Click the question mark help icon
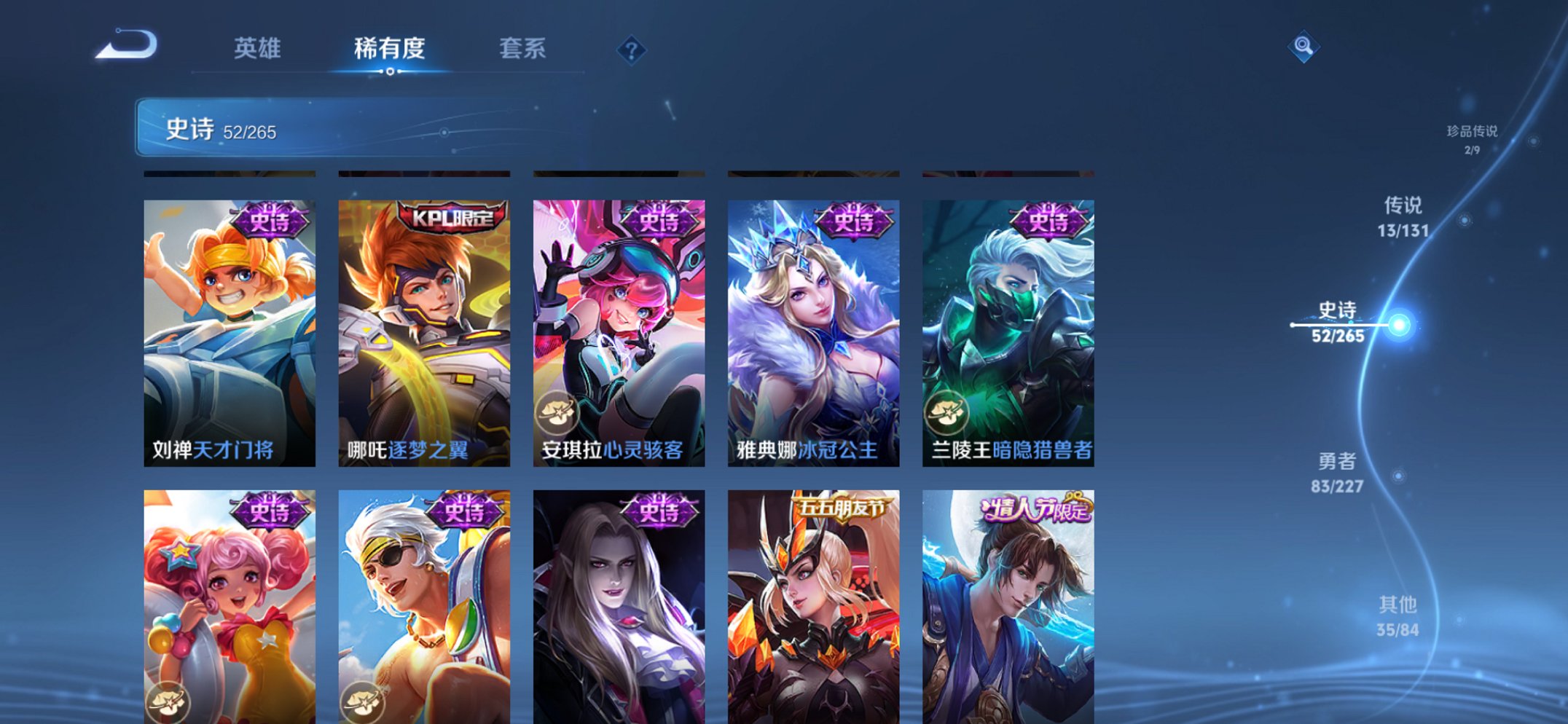The image size is (1568, 724). pos(633,50)
